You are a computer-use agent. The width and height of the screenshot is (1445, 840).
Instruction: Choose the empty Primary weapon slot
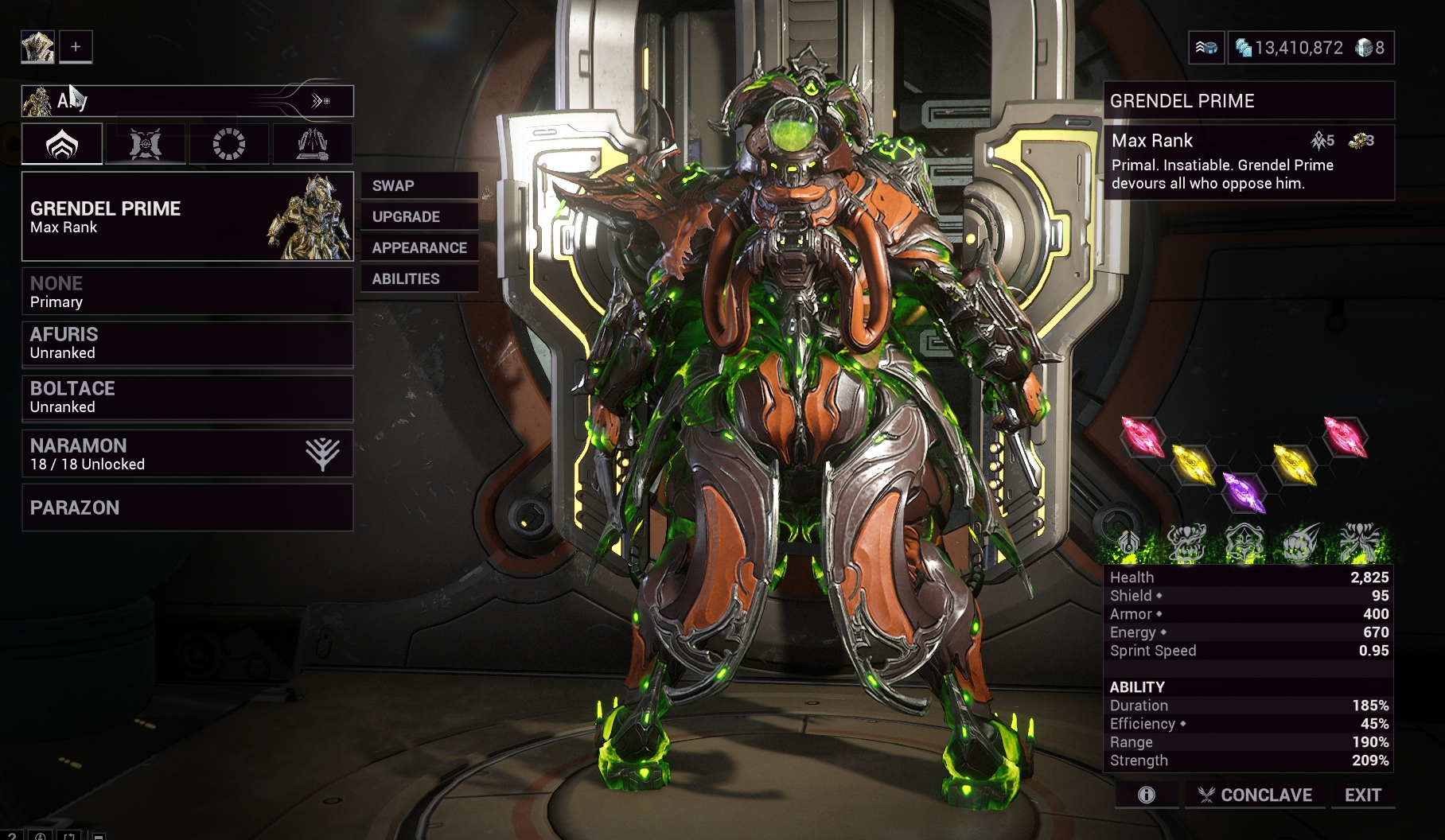coord(187,291)
